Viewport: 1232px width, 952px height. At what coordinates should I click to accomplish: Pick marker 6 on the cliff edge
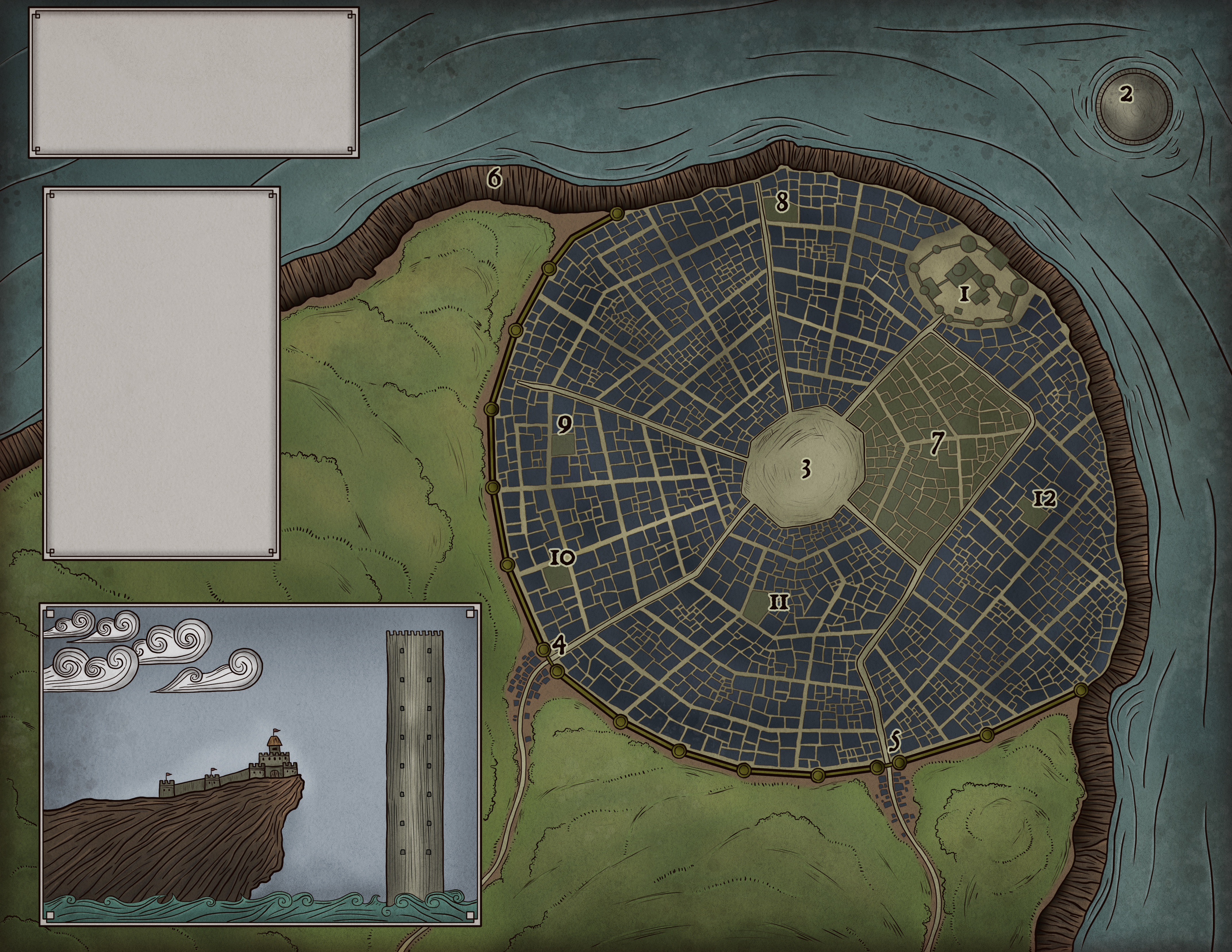point(494,178)
